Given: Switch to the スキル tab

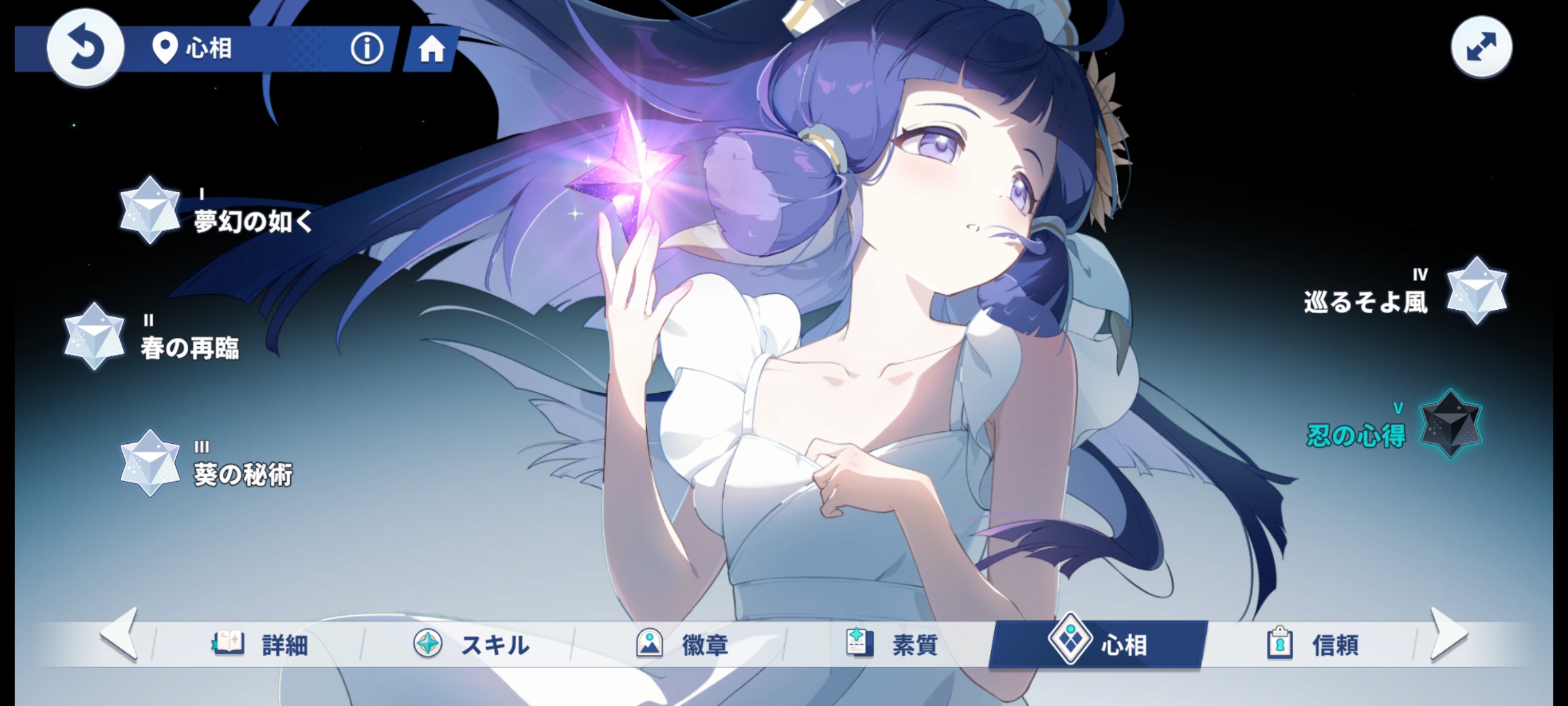Looking at the screenshot, I should click(470, 645).
